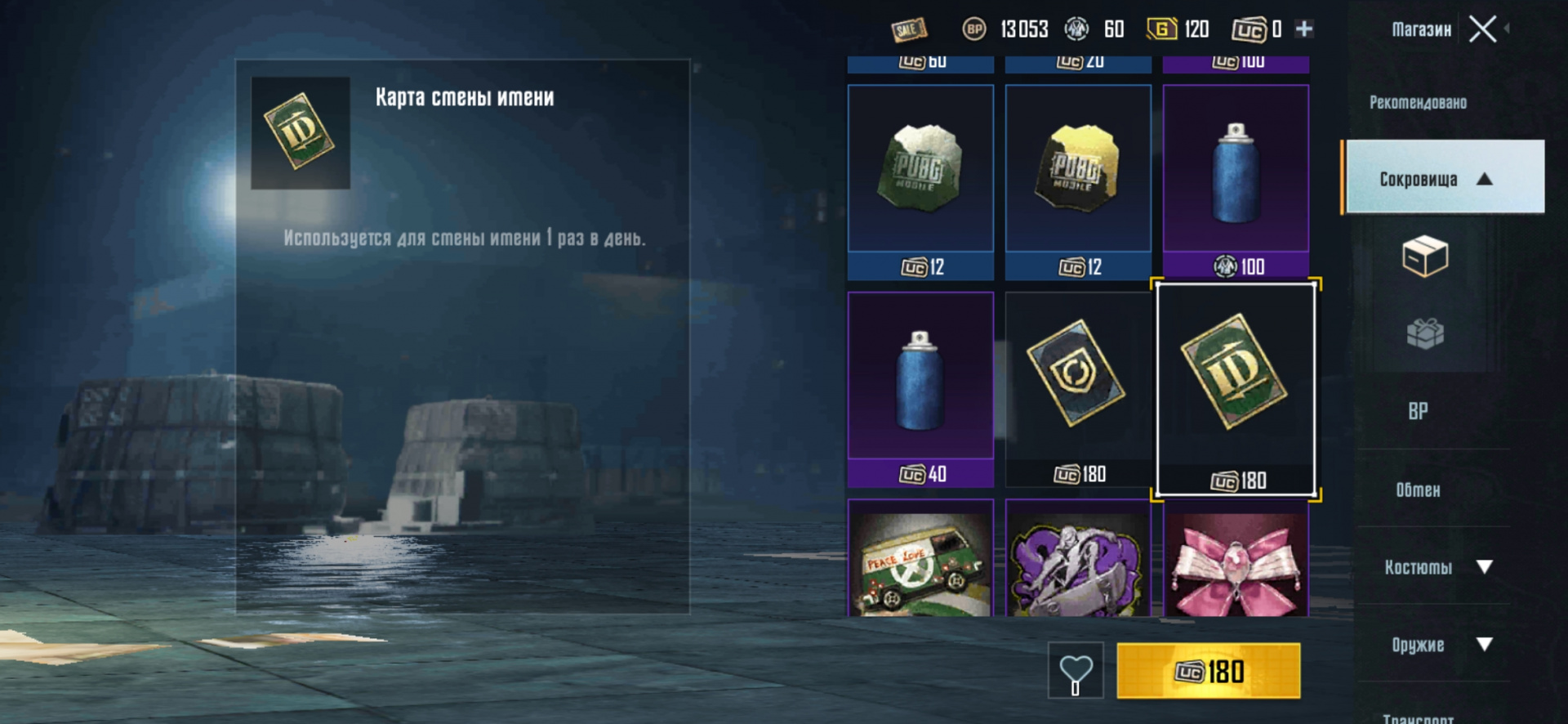Select the gift box subcategory icon
This screenshot has height=724, width=1568.
(x=1424, y=333)
